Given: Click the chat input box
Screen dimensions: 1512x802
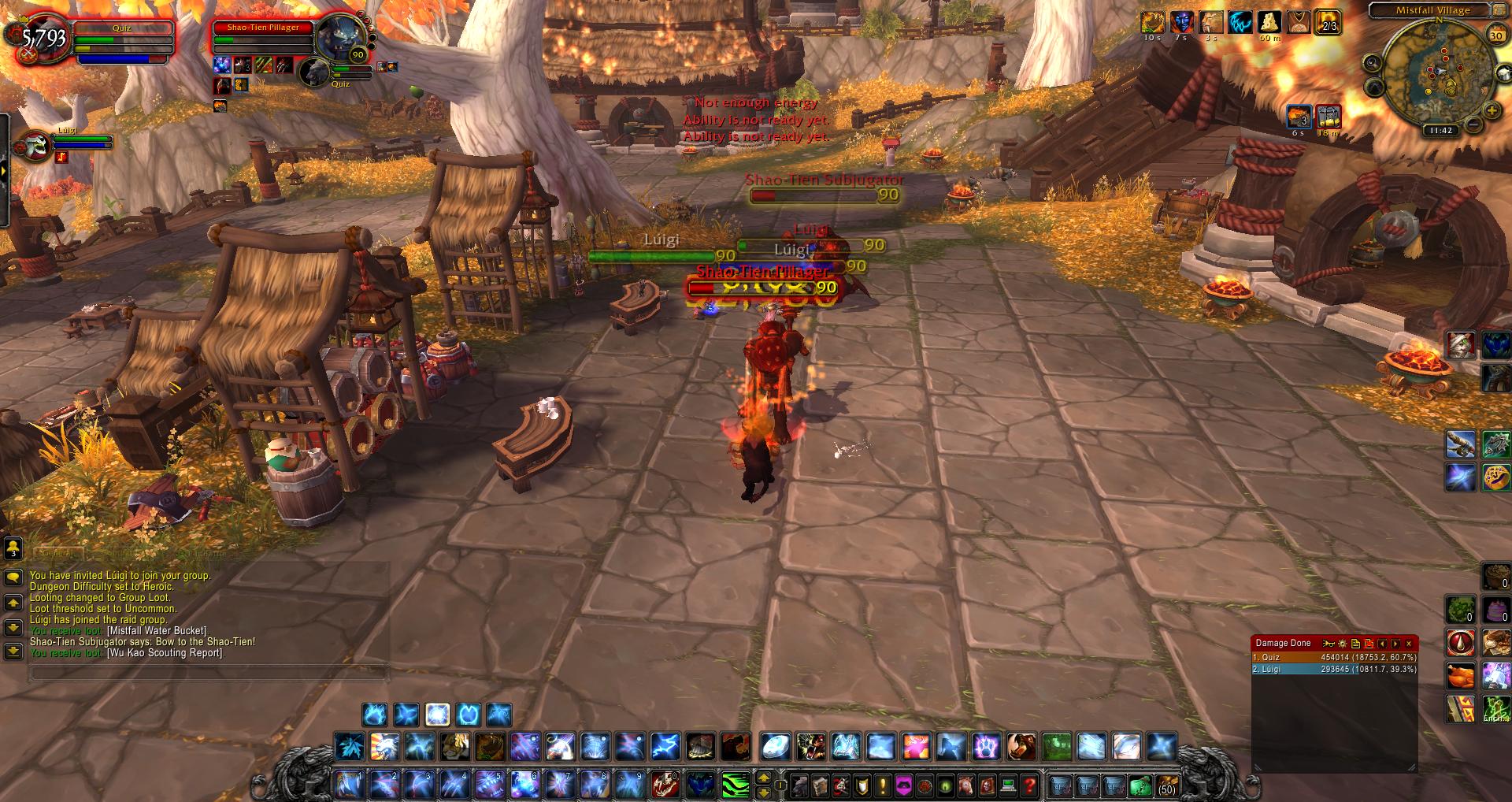Looking at the screenshot, I should [x=209, y=673].
